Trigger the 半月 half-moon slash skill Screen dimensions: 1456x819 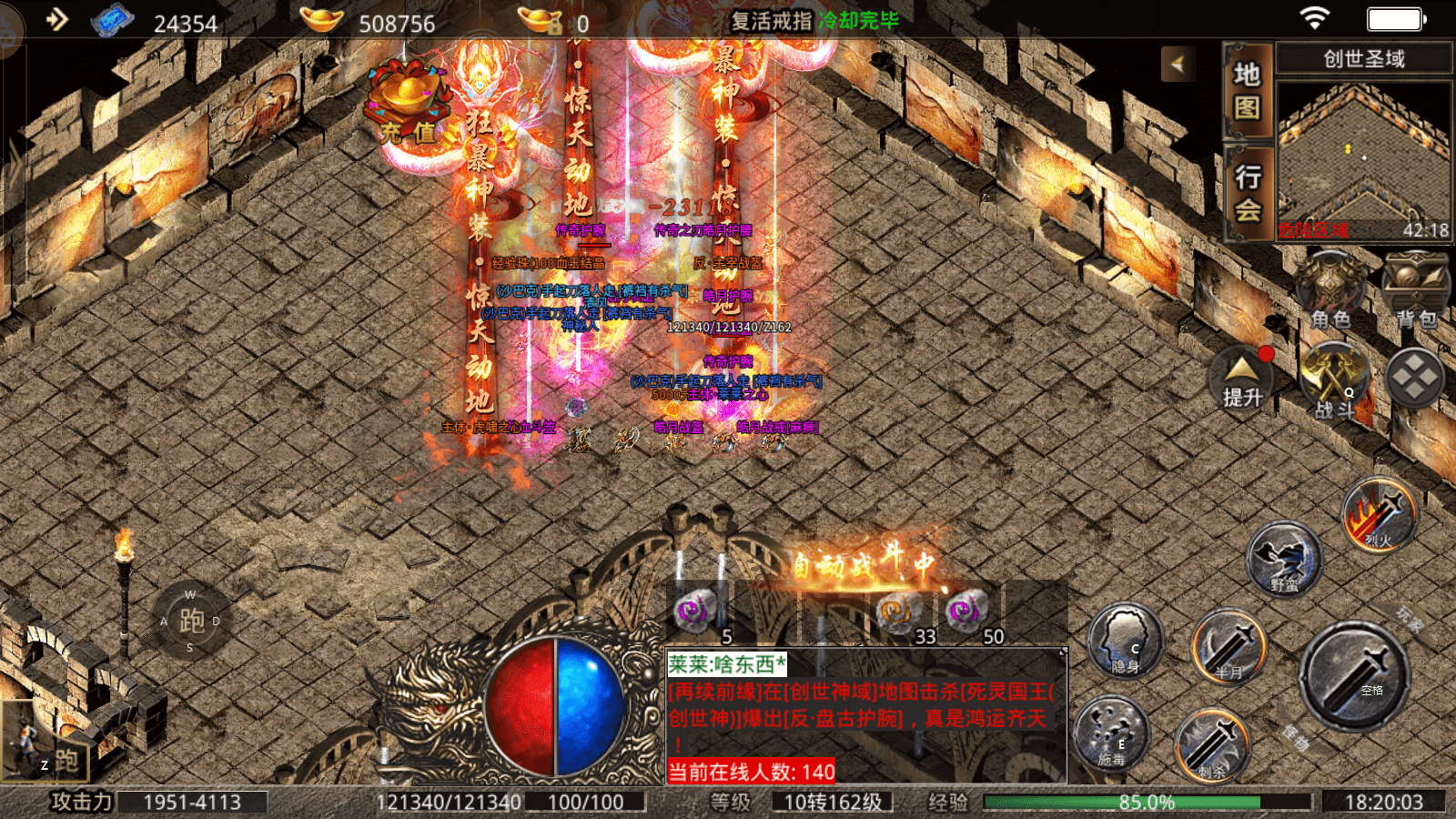pos(1229,647)
